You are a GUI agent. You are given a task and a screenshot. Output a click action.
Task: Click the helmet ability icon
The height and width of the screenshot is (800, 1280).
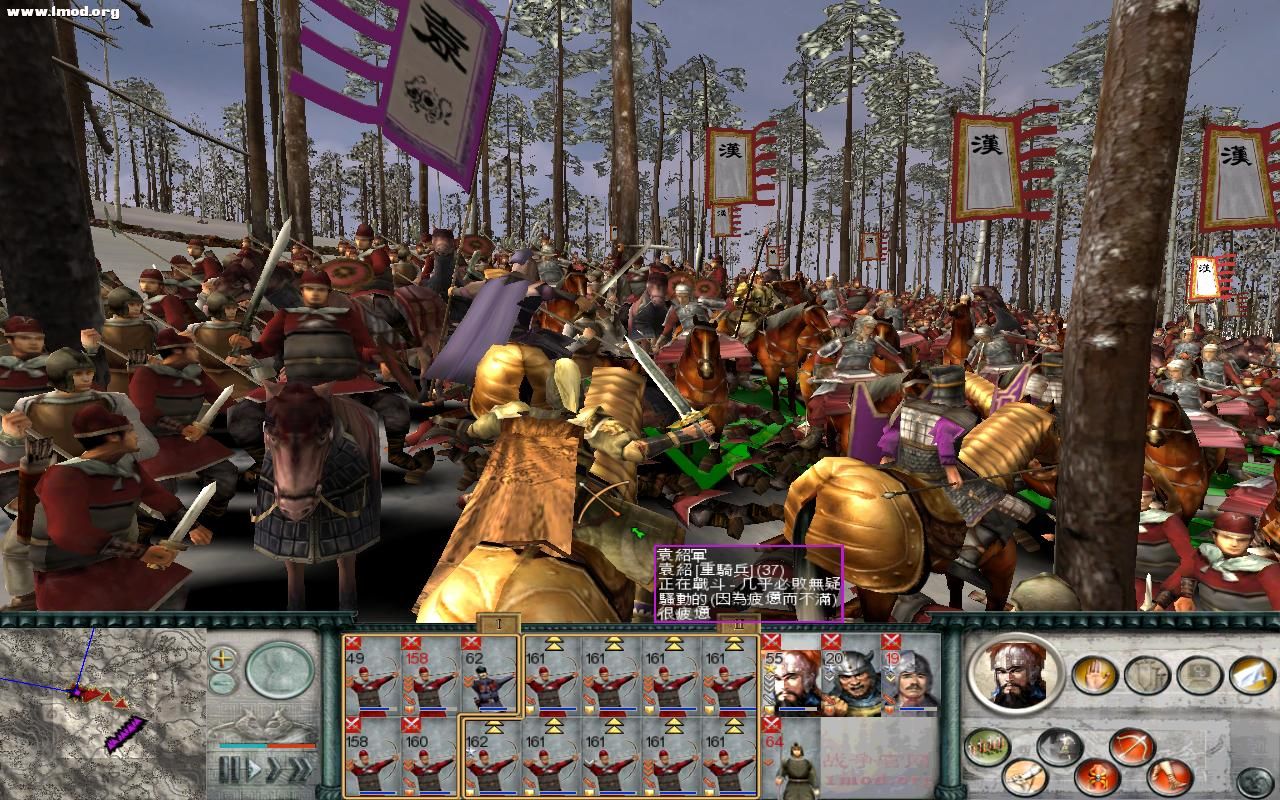[1060, 745]
